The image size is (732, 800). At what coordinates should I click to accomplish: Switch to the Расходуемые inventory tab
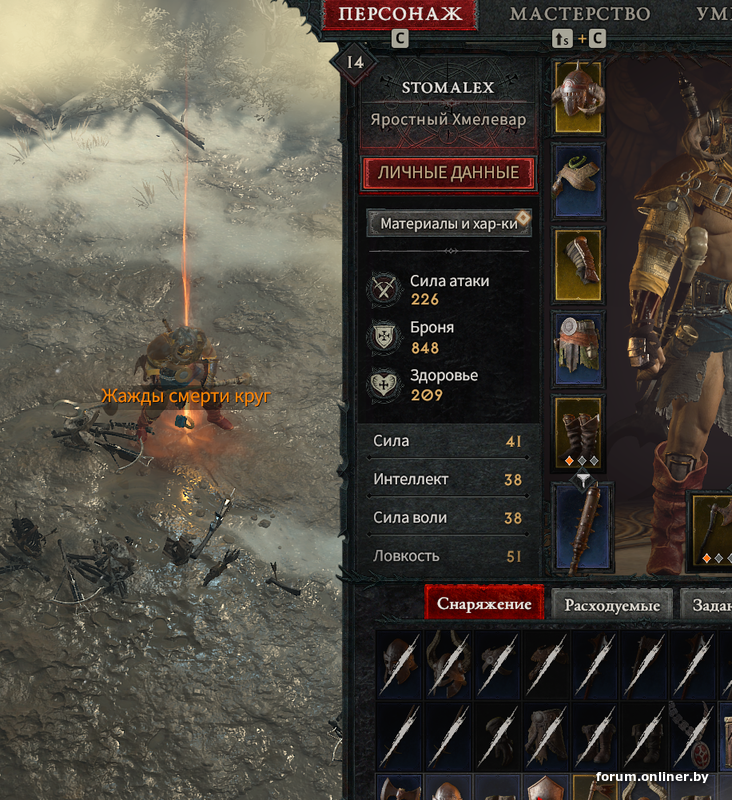[612, 605]
